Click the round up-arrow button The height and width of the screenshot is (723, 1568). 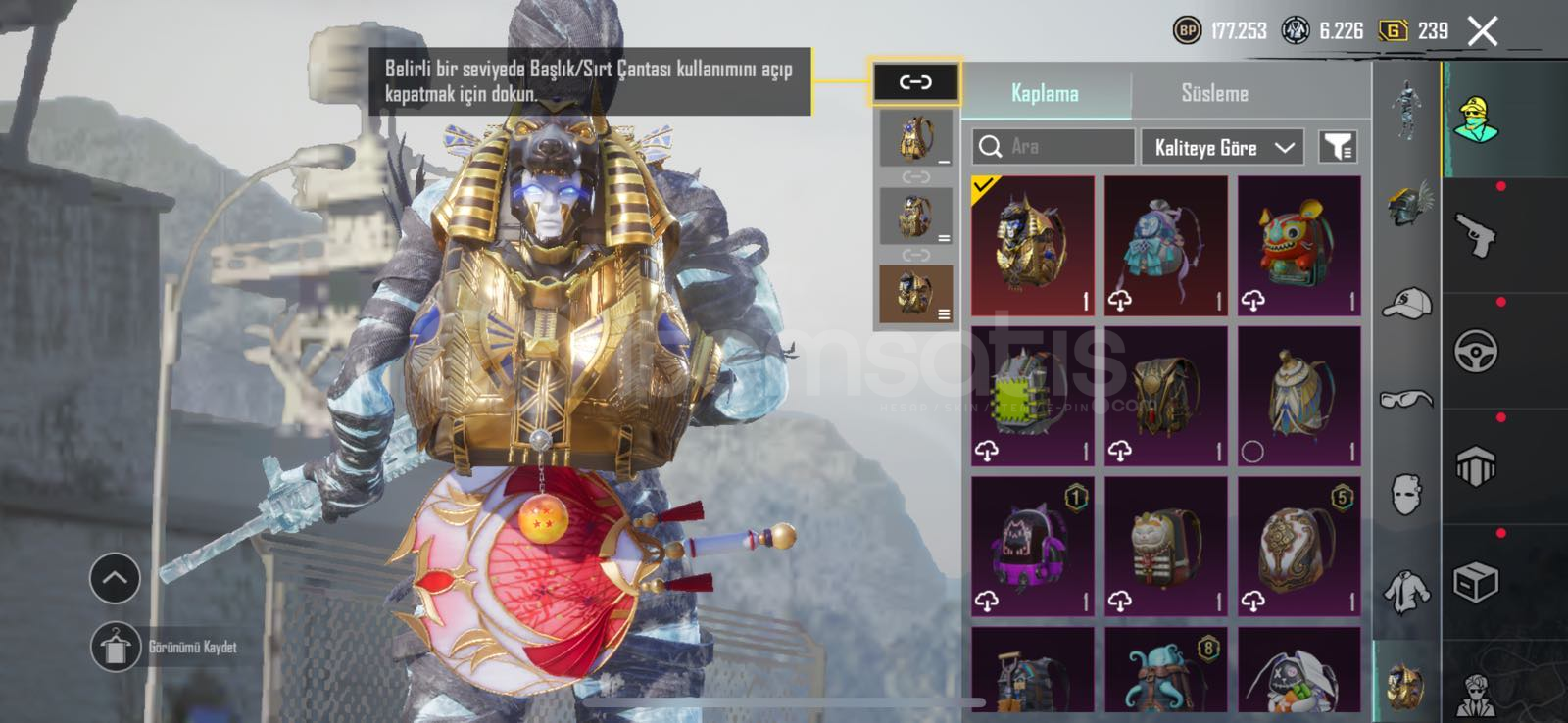click(115, 579)
